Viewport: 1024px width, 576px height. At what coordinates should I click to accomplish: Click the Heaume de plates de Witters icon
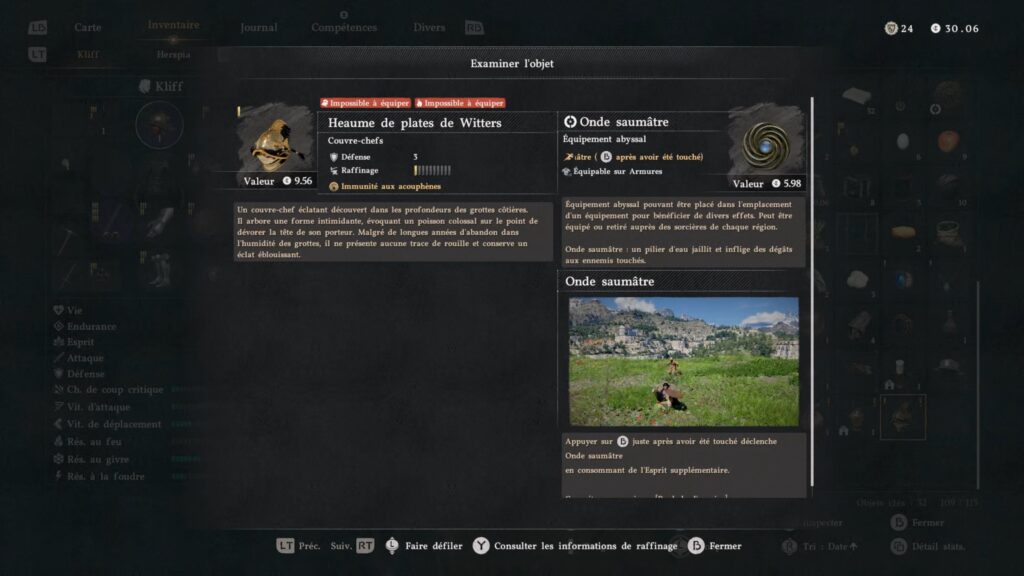(275, 143)
